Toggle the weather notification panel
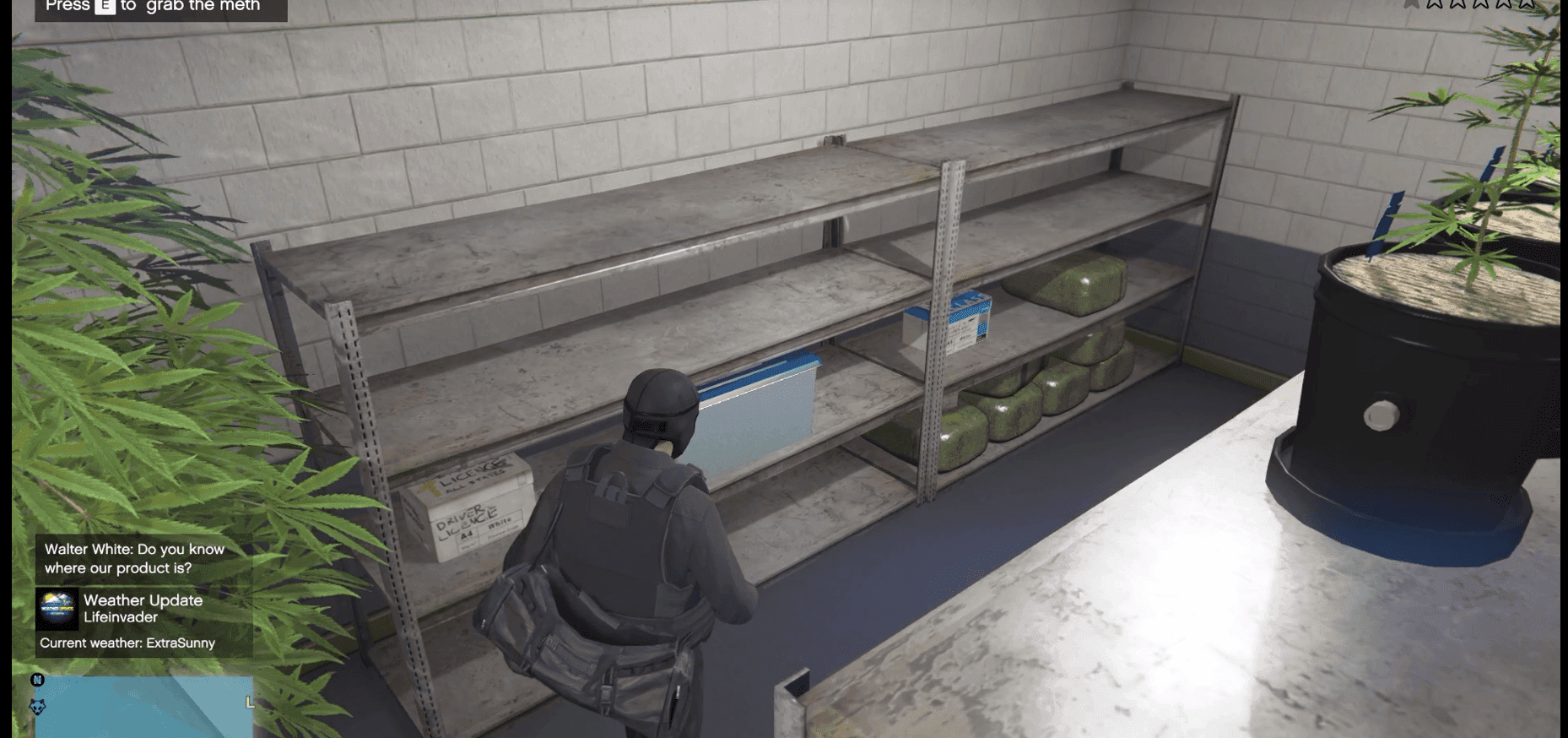The width and height of the screenshot is (1568, 738). 127,621
